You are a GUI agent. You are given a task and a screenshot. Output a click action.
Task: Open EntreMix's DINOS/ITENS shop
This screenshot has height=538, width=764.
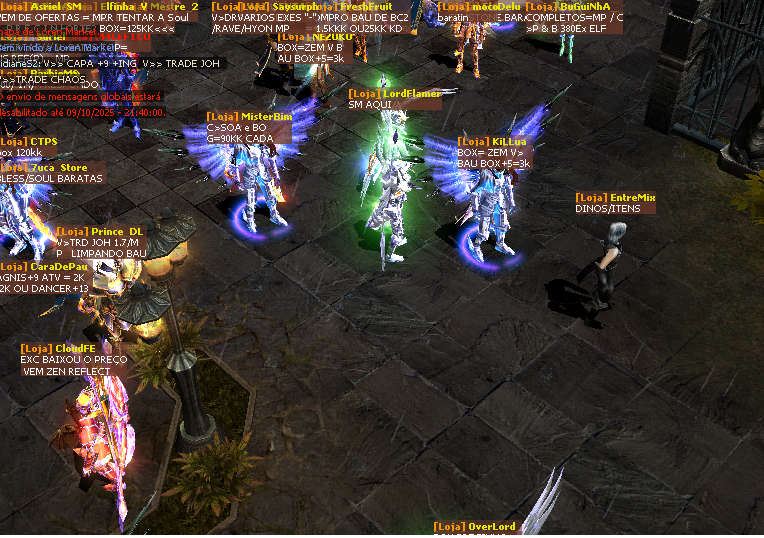pyautogui.click(x=615, y=198)
